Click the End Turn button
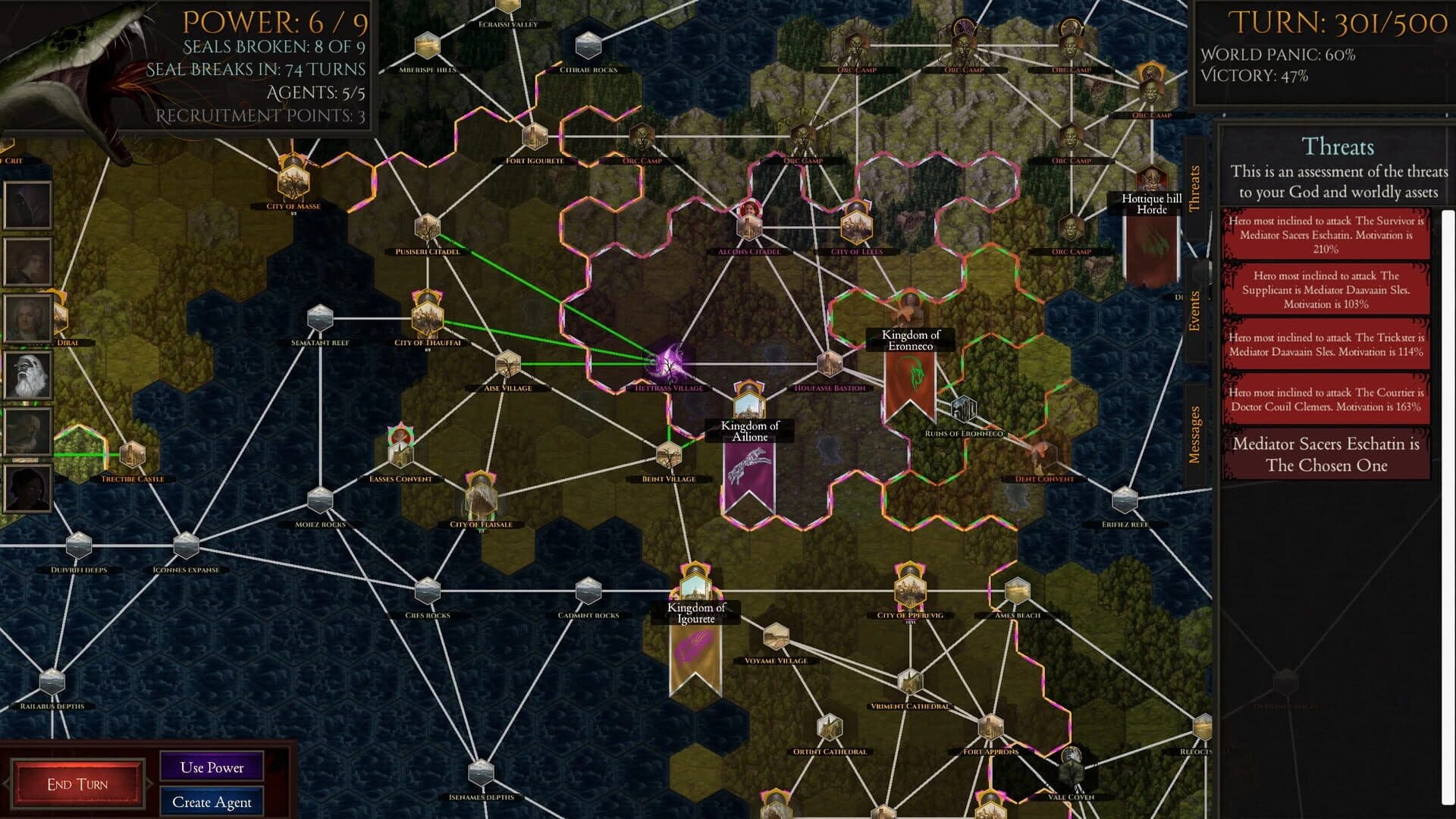 click(78, 783)
